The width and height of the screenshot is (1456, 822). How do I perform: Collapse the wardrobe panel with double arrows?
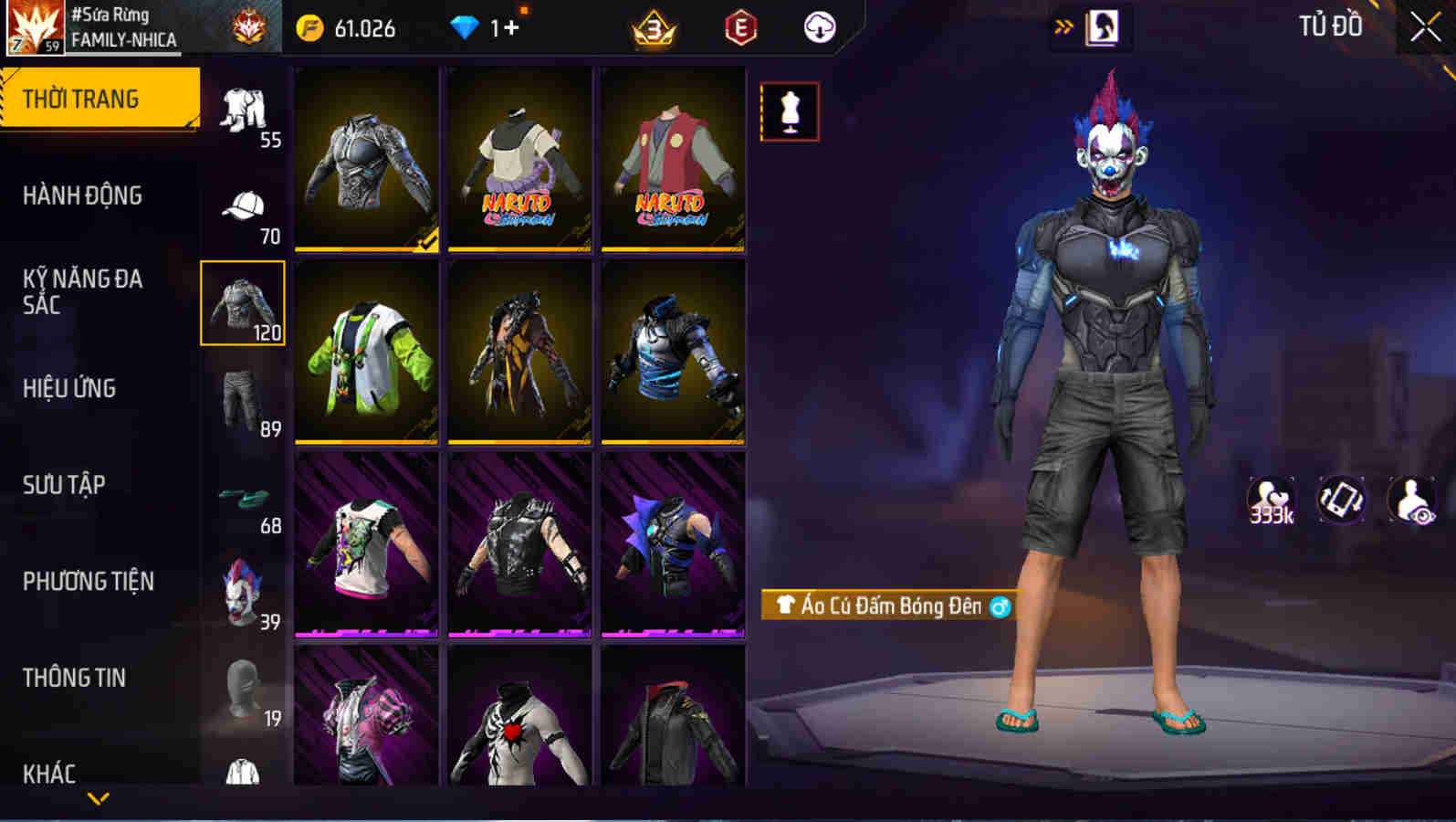click(1061, 27)
